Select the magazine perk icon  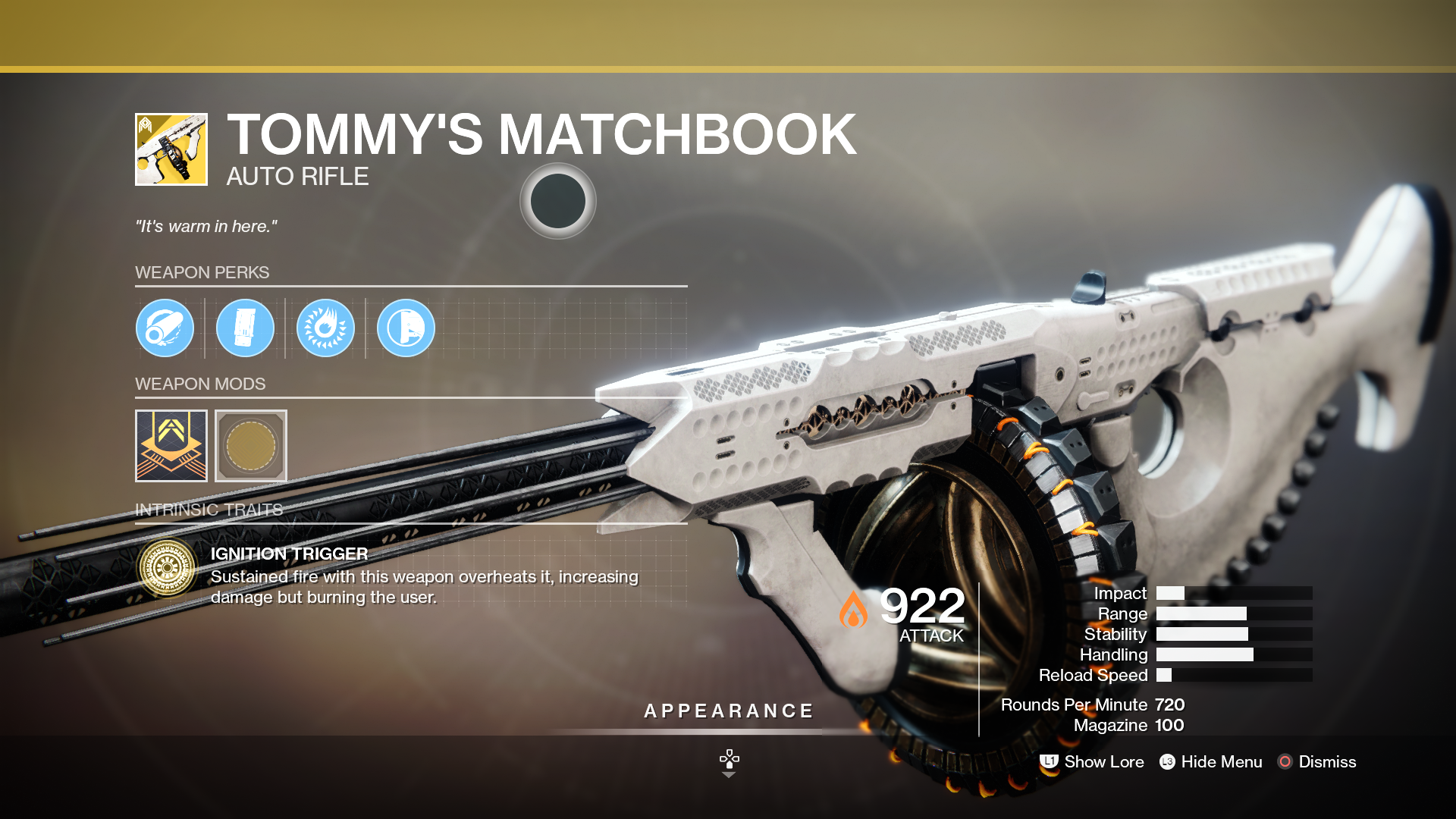[245, 328]
